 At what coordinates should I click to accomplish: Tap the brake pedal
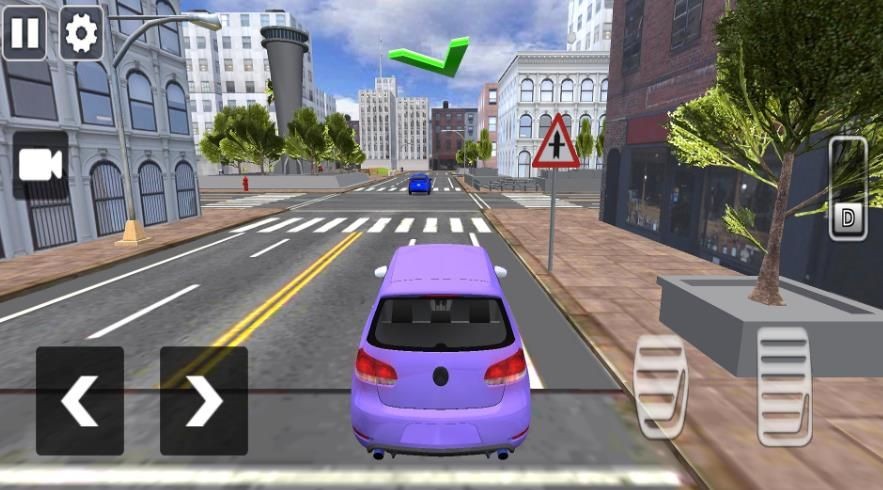[x=661, y=385]
